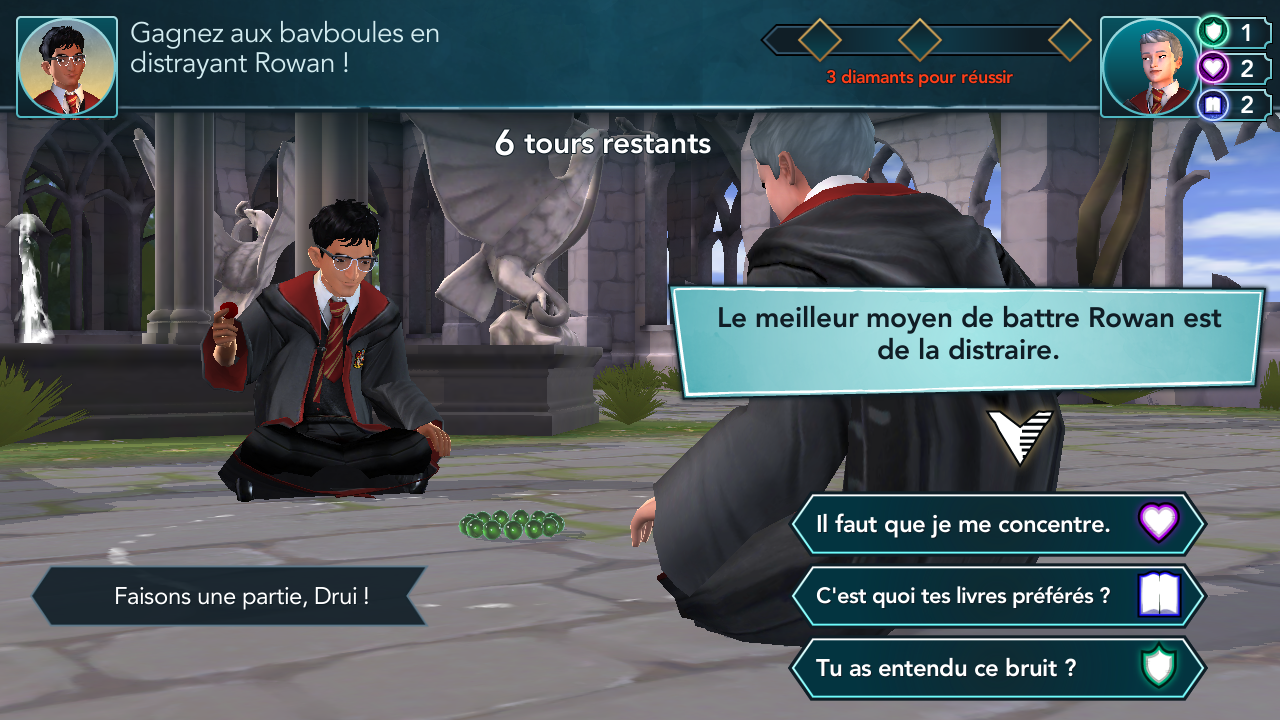Click the white chevron to advance the dialogue

[x=1020, y=434]
